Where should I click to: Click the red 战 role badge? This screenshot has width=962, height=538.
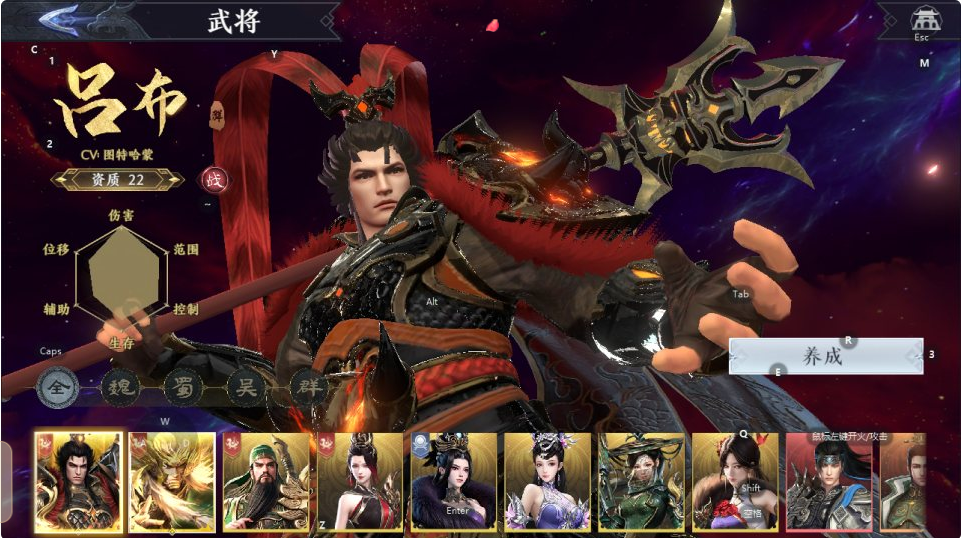click(214, 179)
